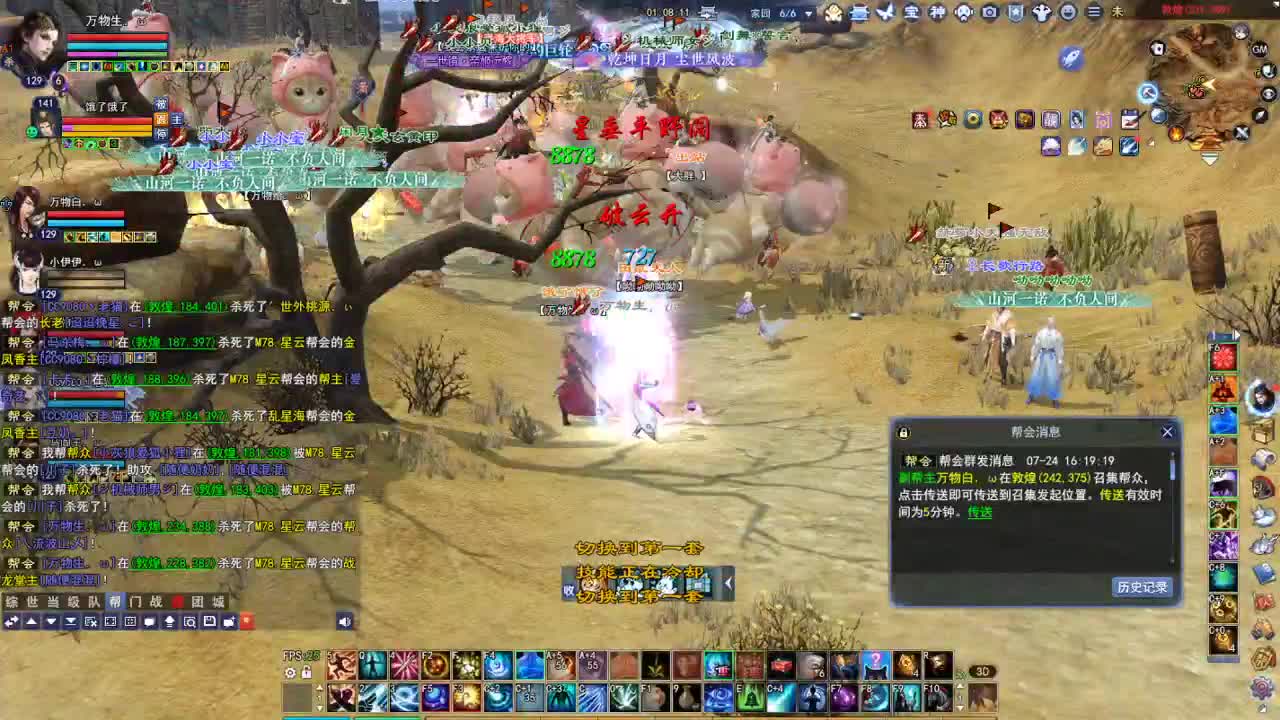Click the 宝 treasure icon in top bar

click(x=912, y=13)
